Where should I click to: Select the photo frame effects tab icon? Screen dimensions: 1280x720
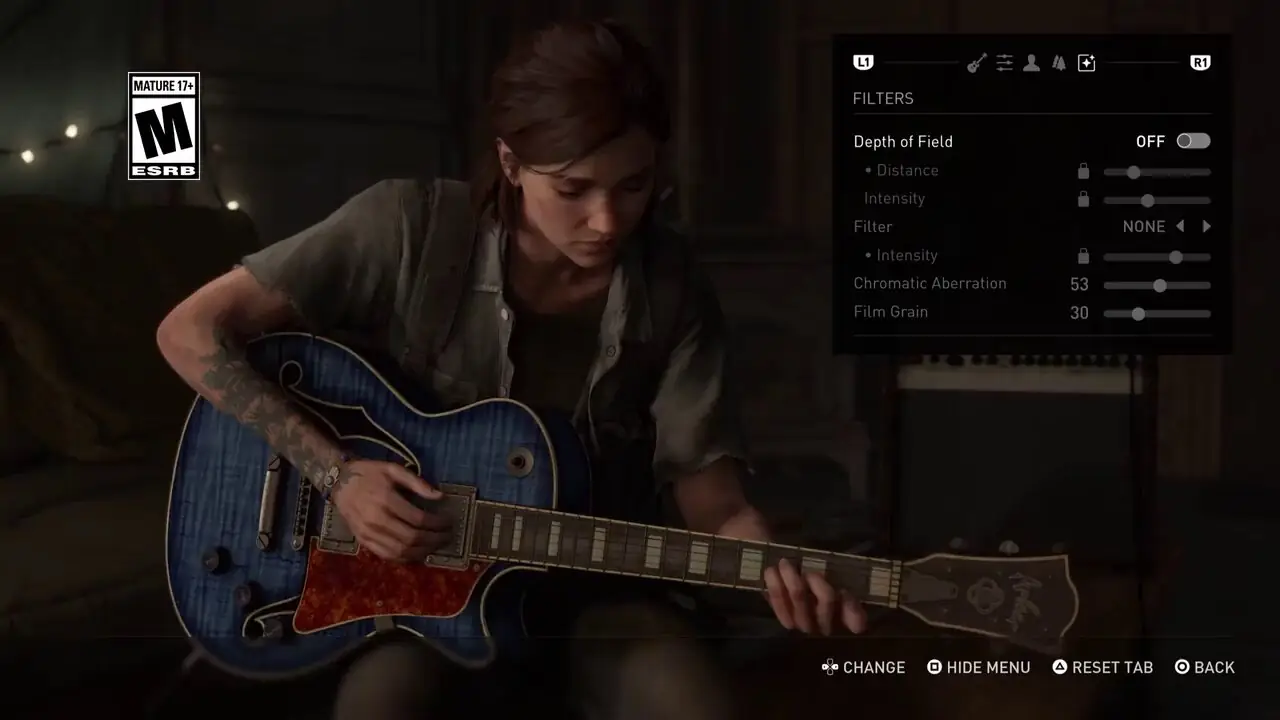coord(1086,62)
